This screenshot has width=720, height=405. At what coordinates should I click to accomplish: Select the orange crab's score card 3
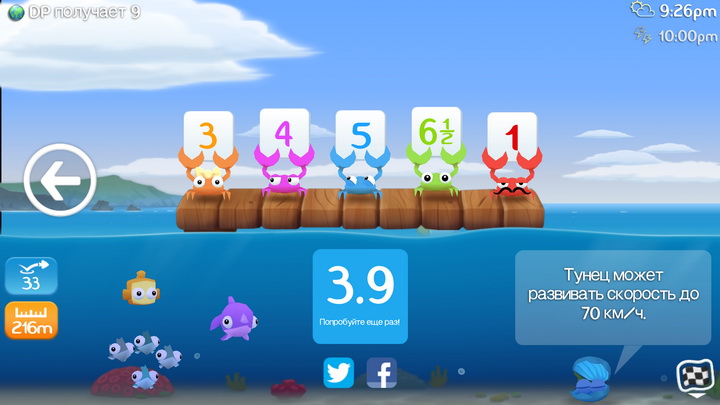[x=207, y=135]
